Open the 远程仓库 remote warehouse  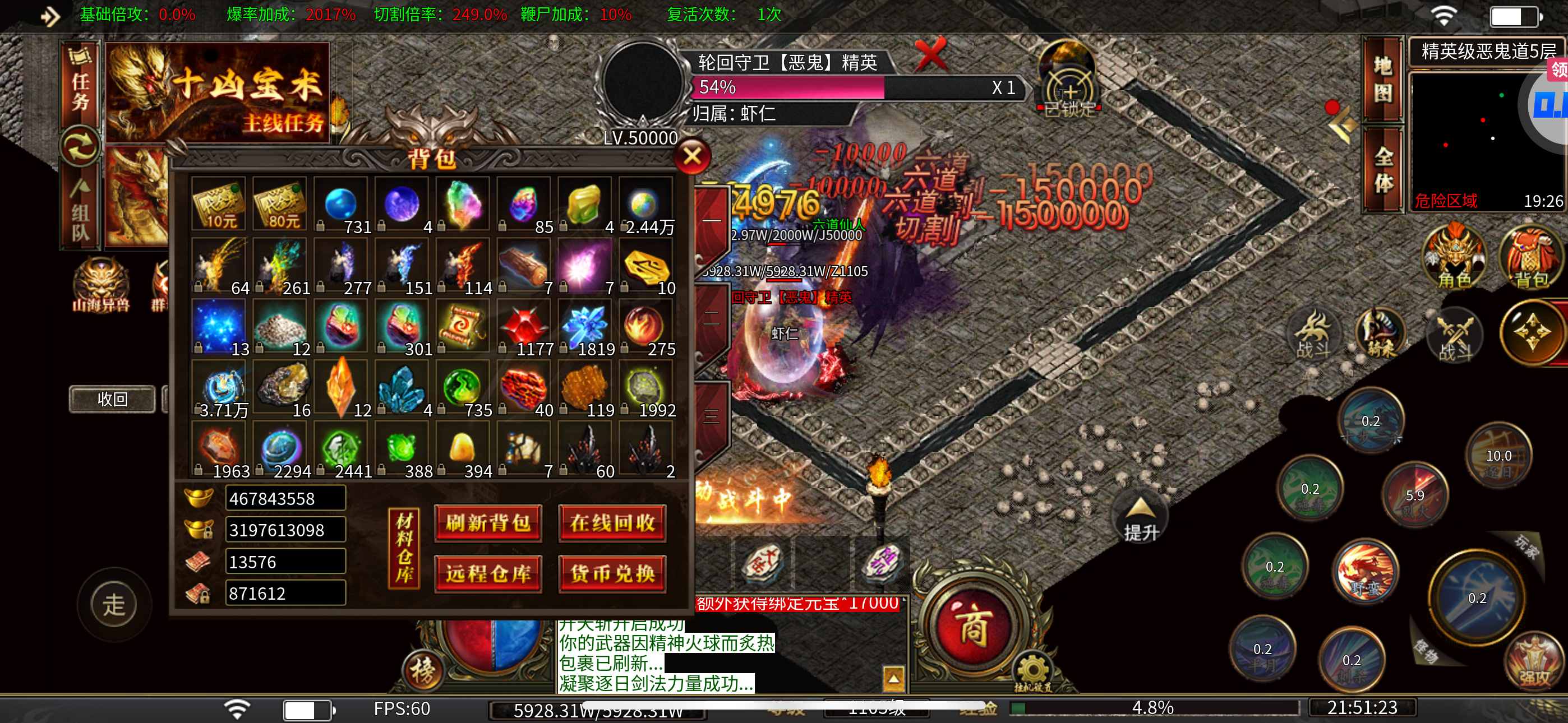tap(487, 573)
